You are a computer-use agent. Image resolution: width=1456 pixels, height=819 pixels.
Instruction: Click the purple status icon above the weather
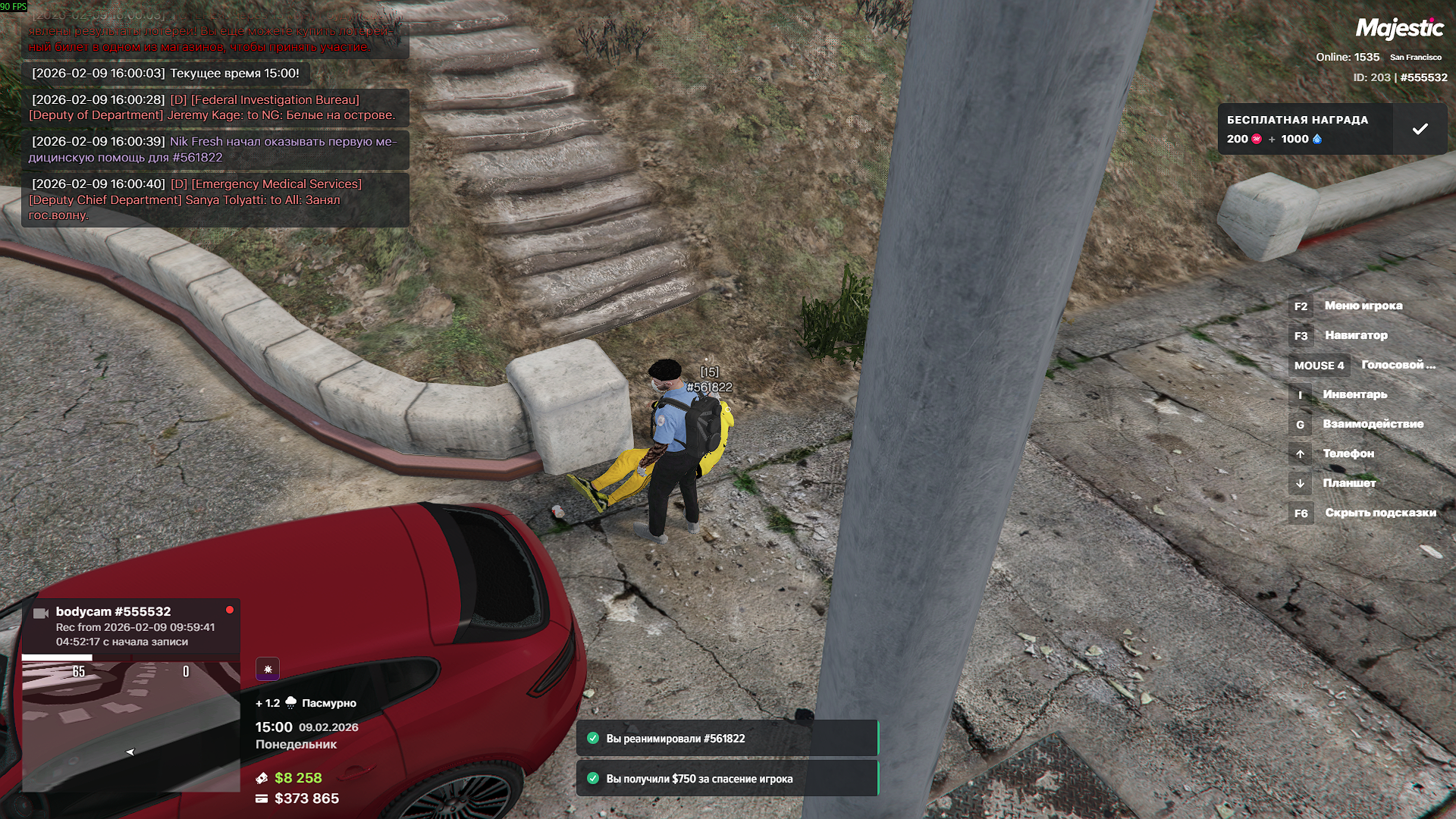click(268, 669)
